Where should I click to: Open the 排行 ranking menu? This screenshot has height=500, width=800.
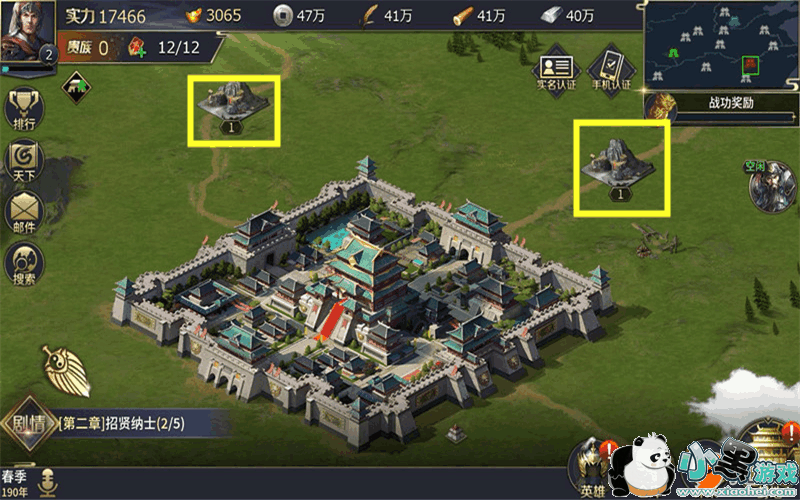coord(24,109)
